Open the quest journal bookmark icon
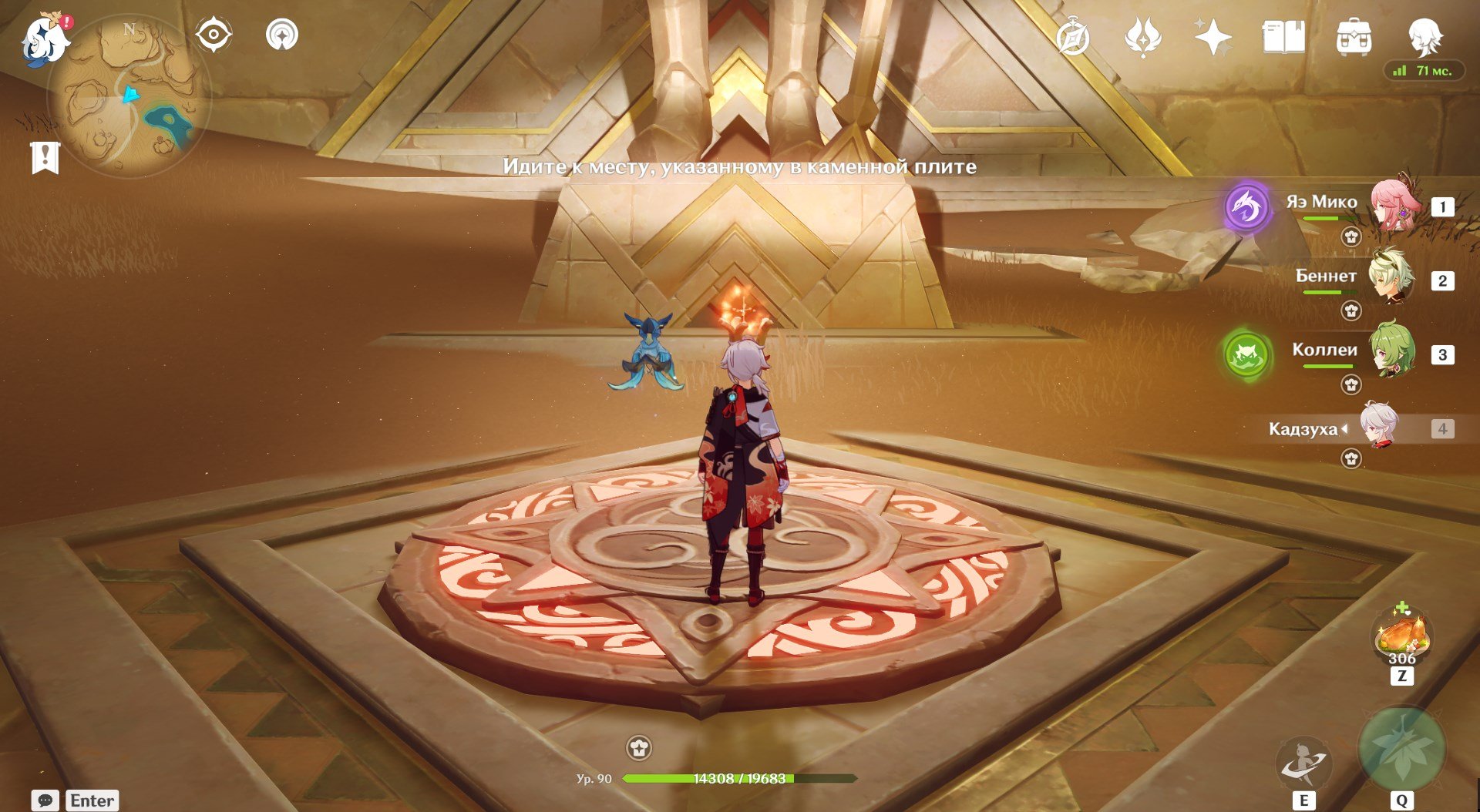Screen dimensions: 1480x812 [x=45, y=157]
